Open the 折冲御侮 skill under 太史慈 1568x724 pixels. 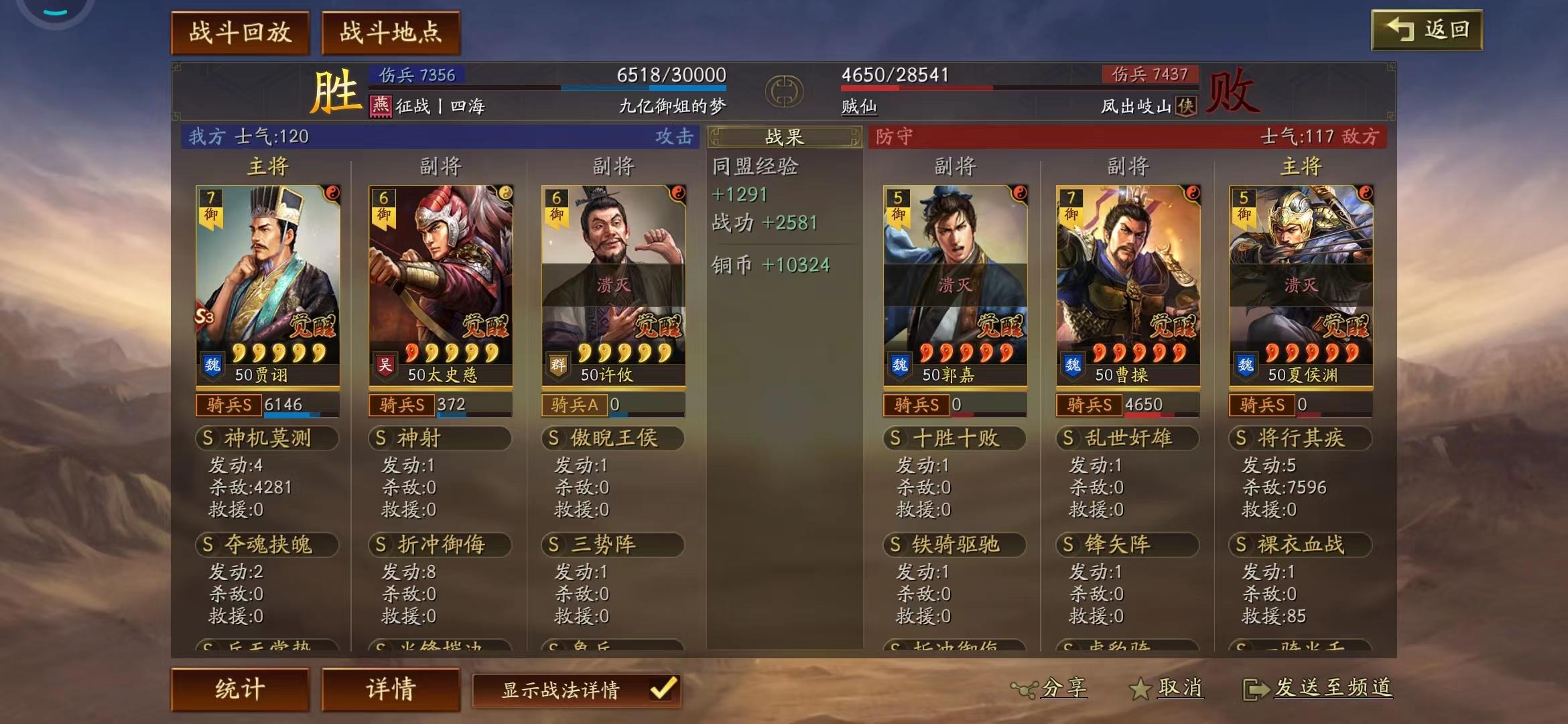tap(440, 544)
